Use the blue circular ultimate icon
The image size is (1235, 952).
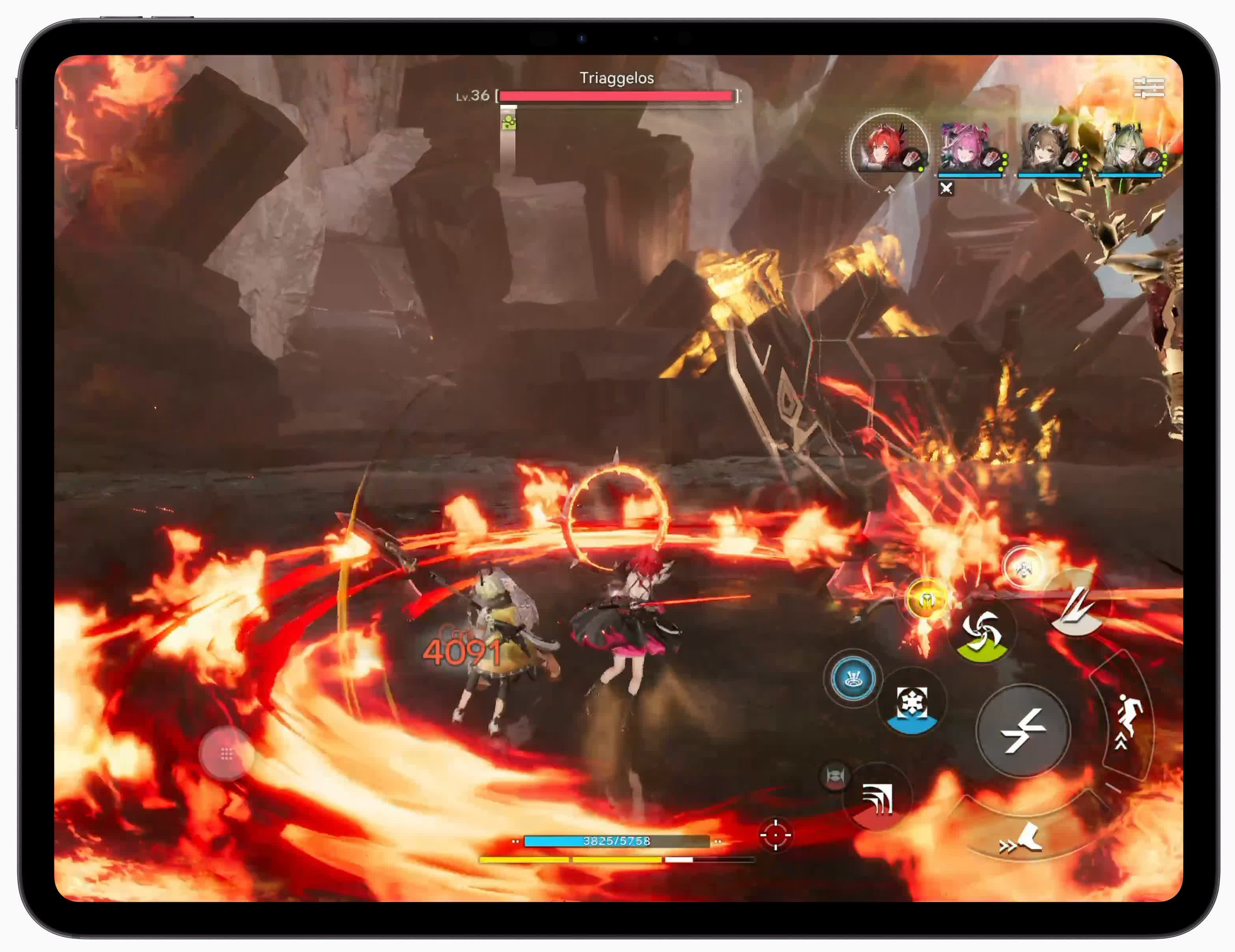[853, 678]
